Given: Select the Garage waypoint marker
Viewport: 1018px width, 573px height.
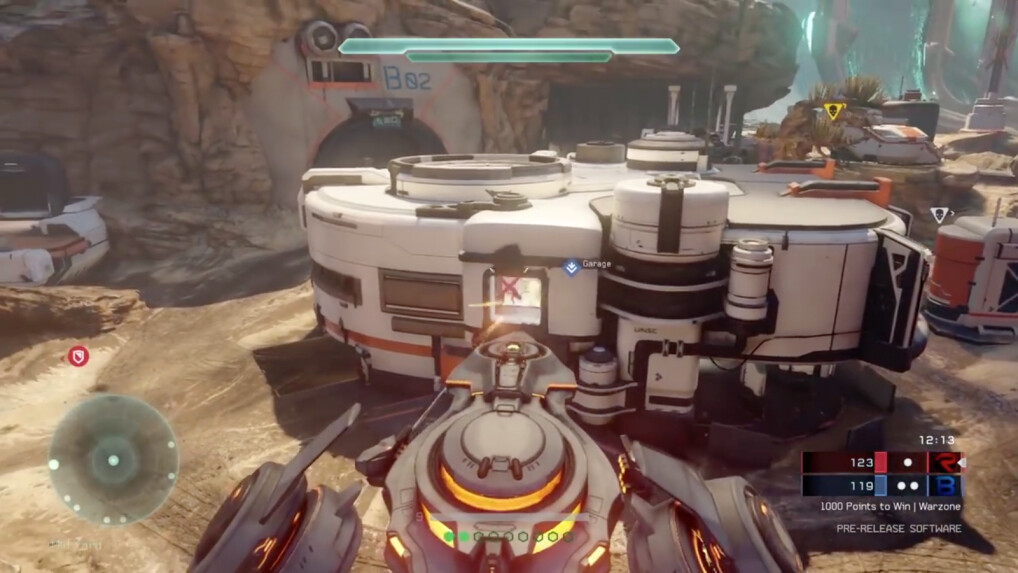Looking at the screenshot, I should click(x=571, y=267).
